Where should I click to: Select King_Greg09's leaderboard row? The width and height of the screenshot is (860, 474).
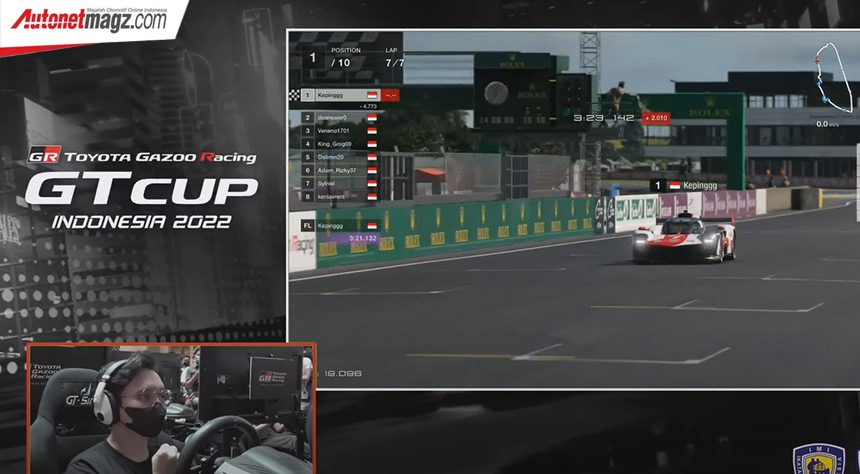click(x=340, y=143)
